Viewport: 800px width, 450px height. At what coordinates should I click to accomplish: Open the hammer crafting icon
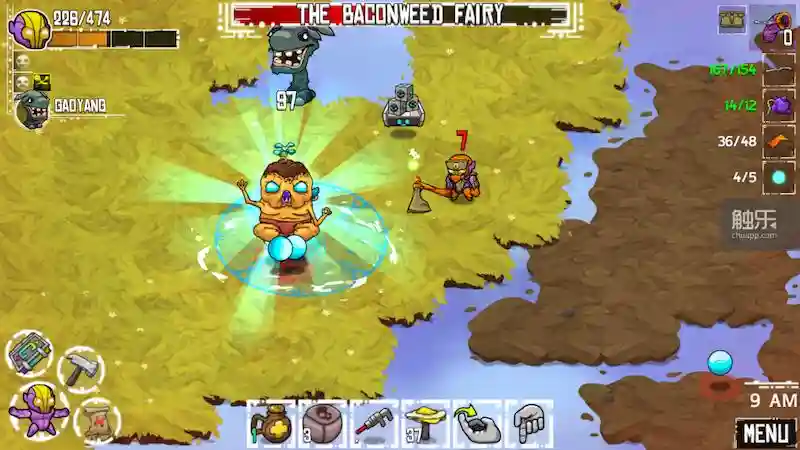79,368
